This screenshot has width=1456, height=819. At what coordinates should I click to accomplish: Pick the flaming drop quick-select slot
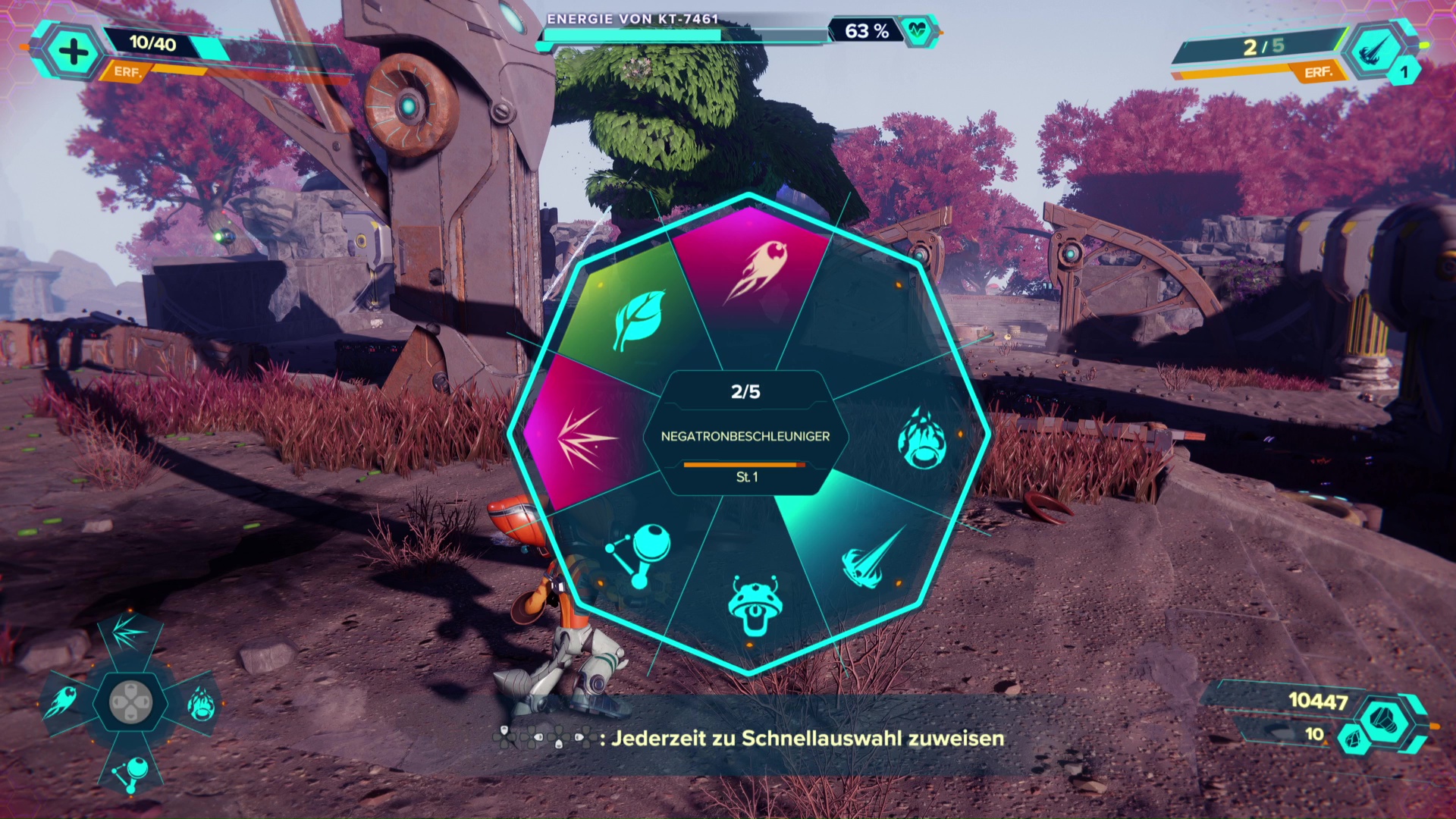tap(201, 703)
